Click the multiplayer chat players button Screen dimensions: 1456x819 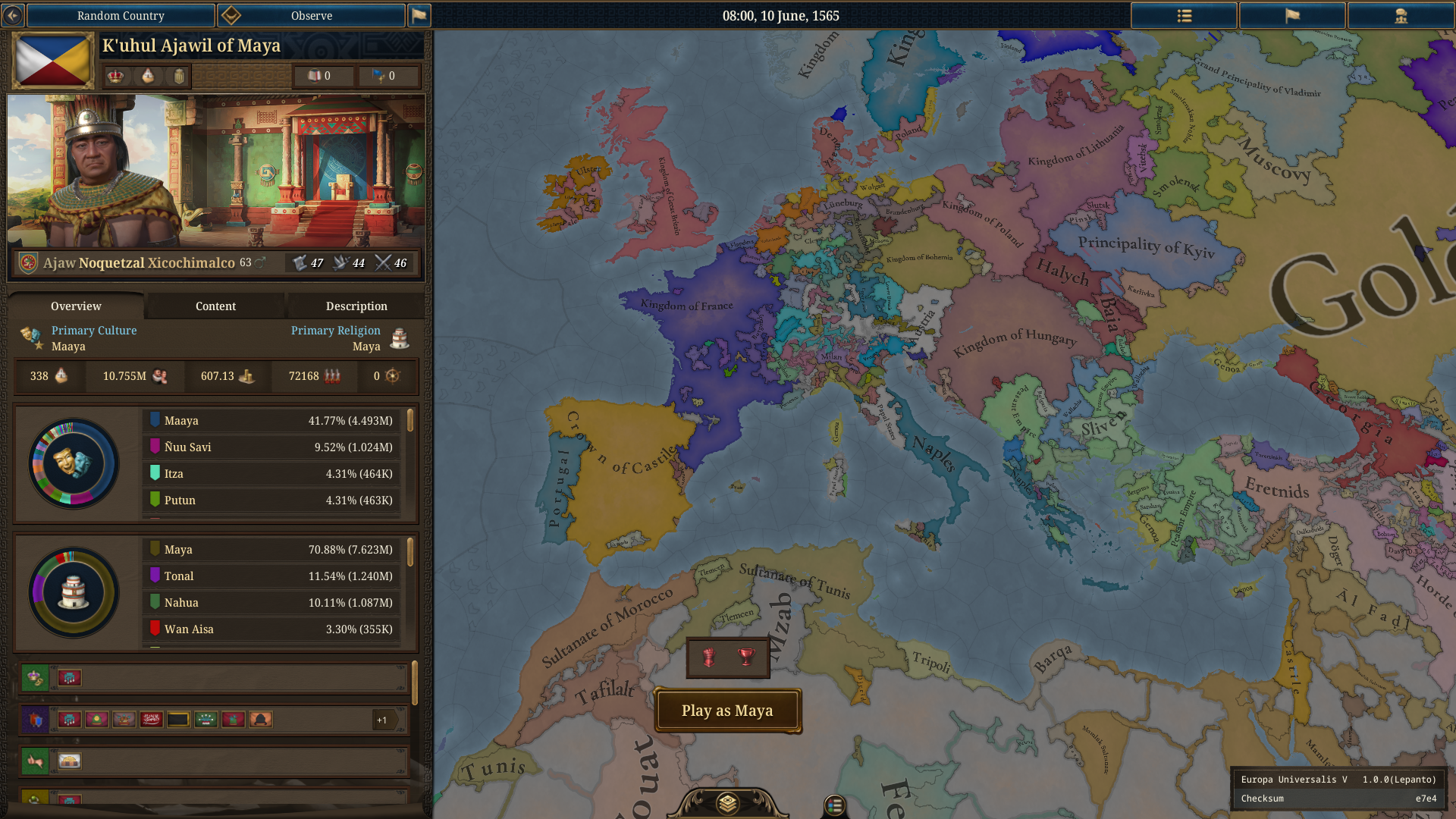1400,15
